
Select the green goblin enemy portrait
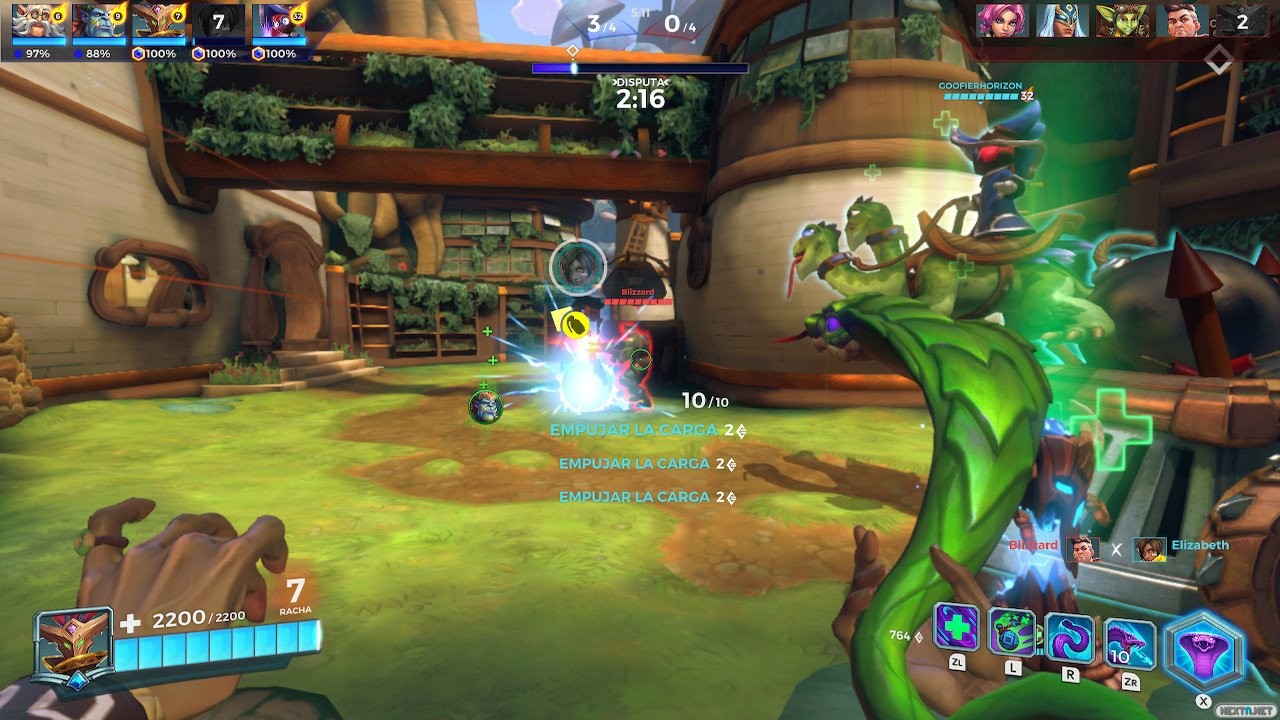point(1122,20)
